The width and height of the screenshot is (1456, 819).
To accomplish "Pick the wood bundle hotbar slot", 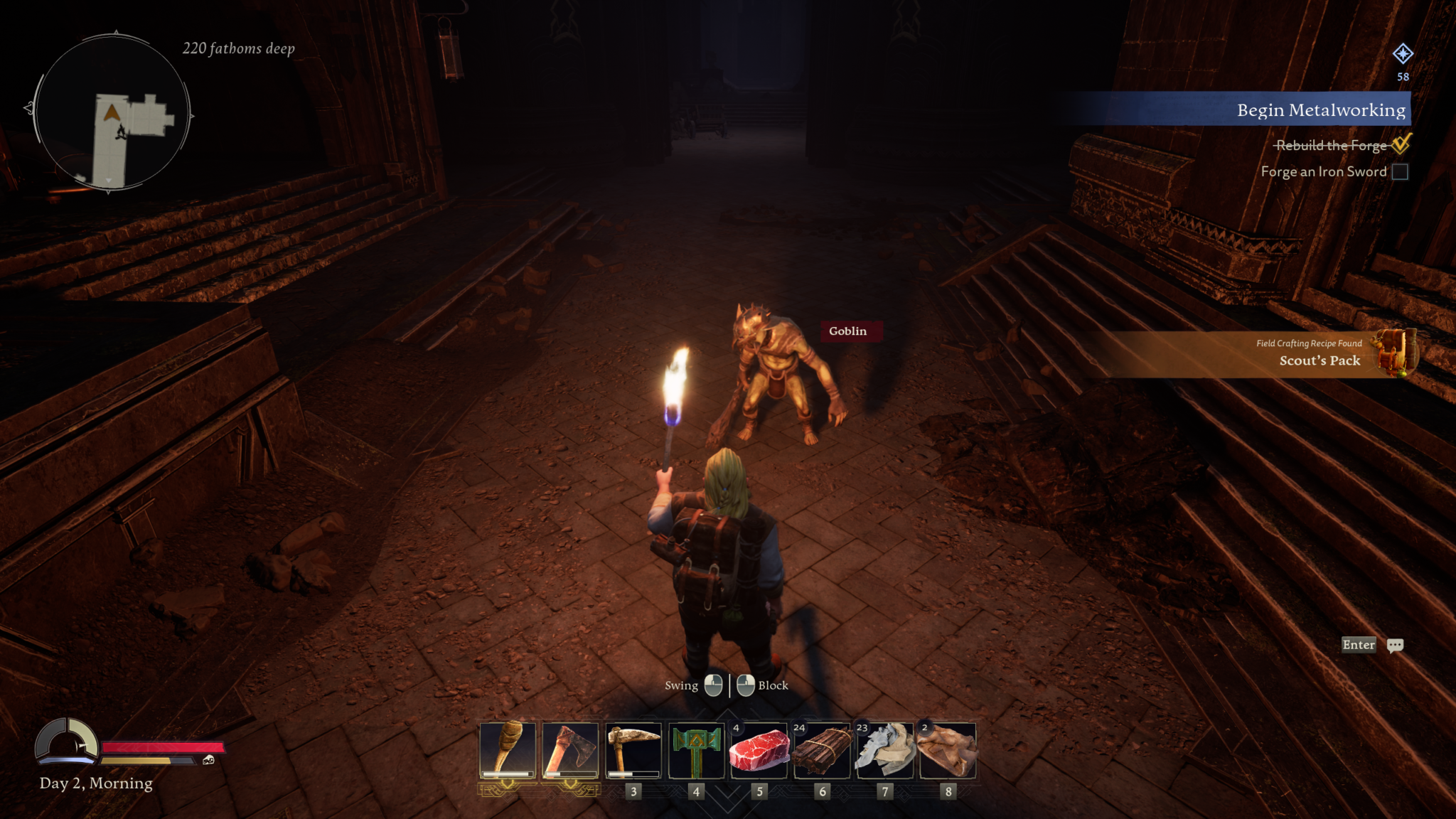I will pyautogui.click(x=822, y=751).
